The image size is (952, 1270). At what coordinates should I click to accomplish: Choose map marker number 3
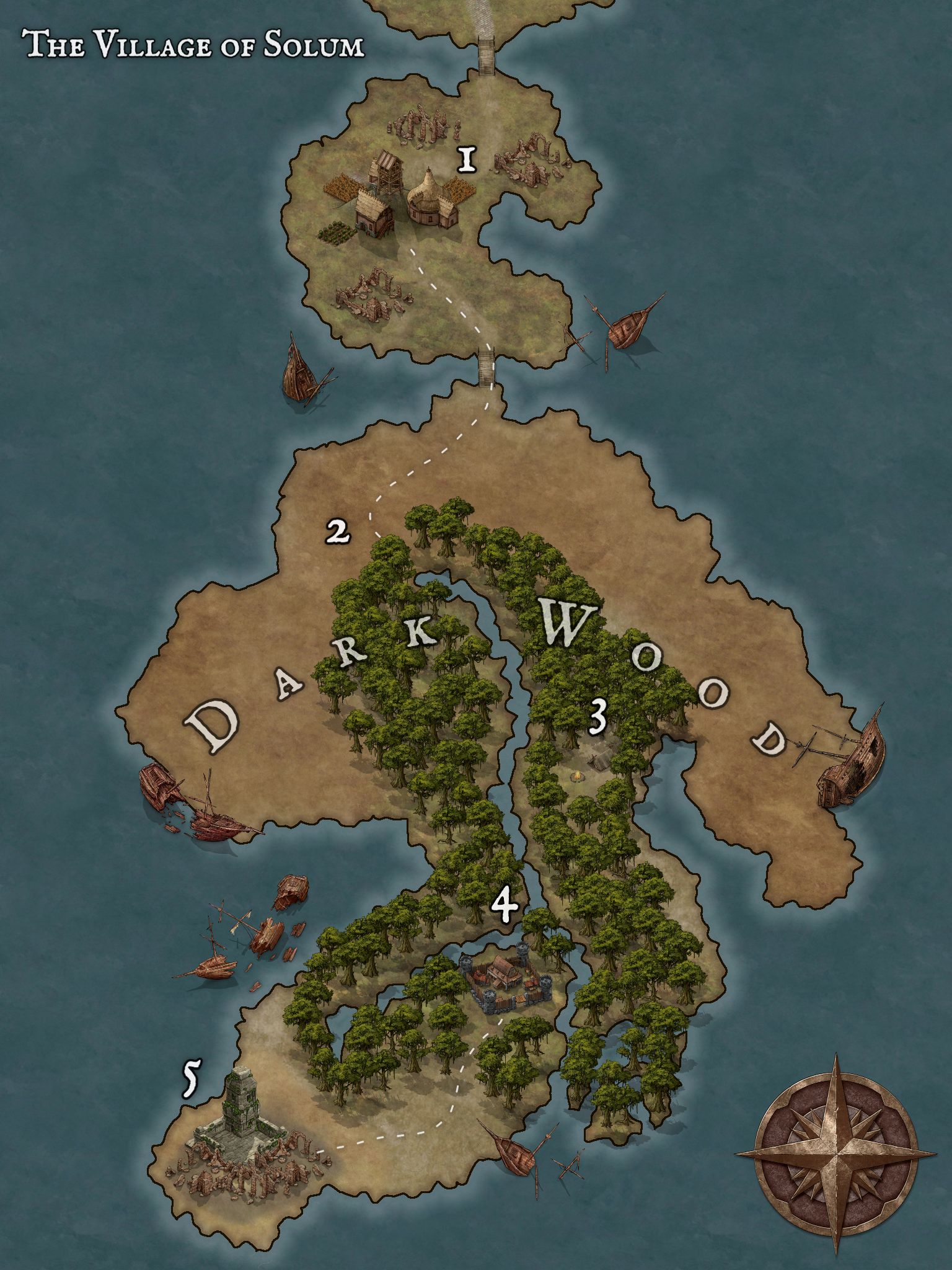[x=597, y=718]
